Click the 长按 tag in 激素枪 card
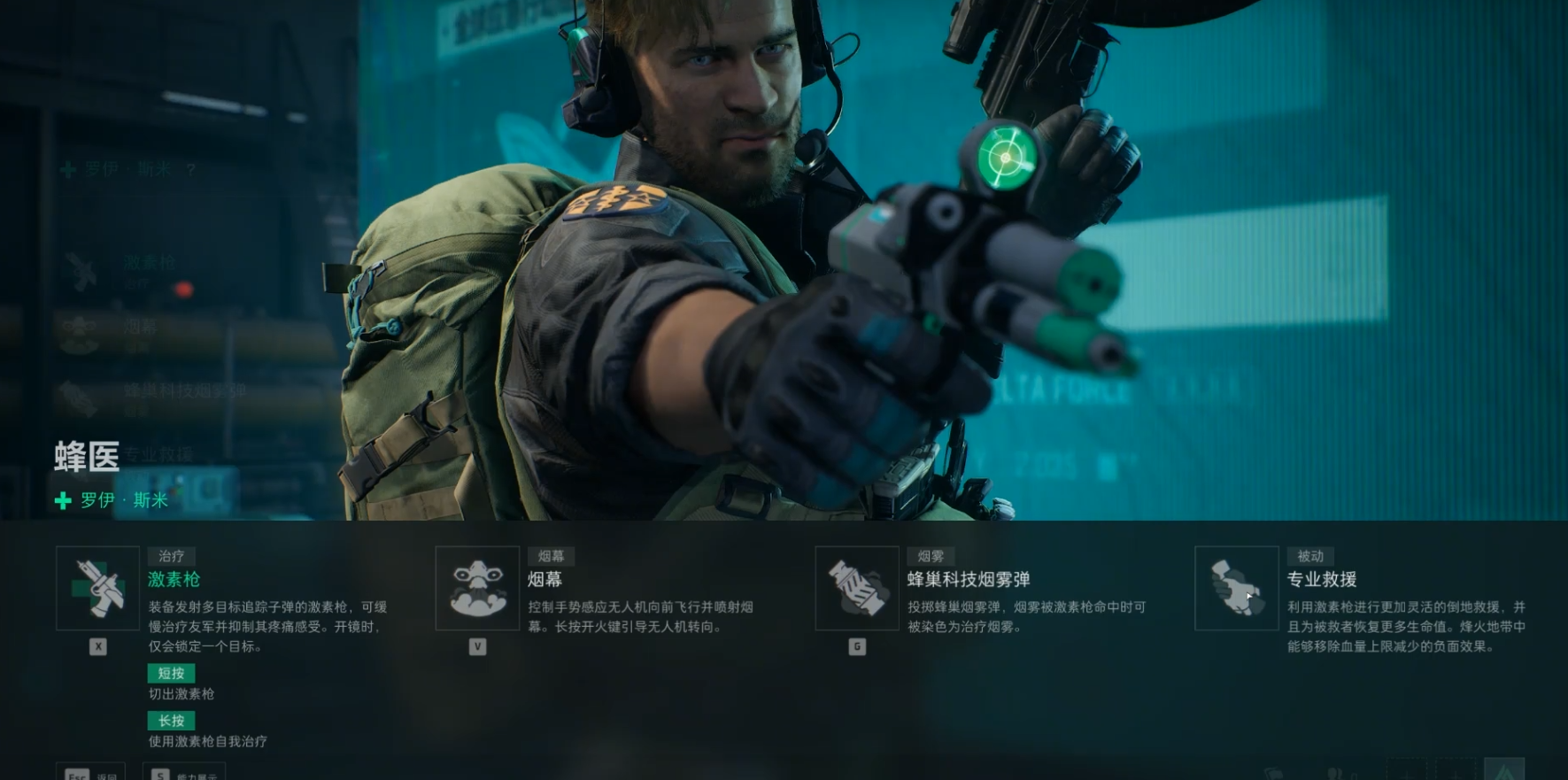The height and width of the screenshot is (780, 1568). (172, 722)
